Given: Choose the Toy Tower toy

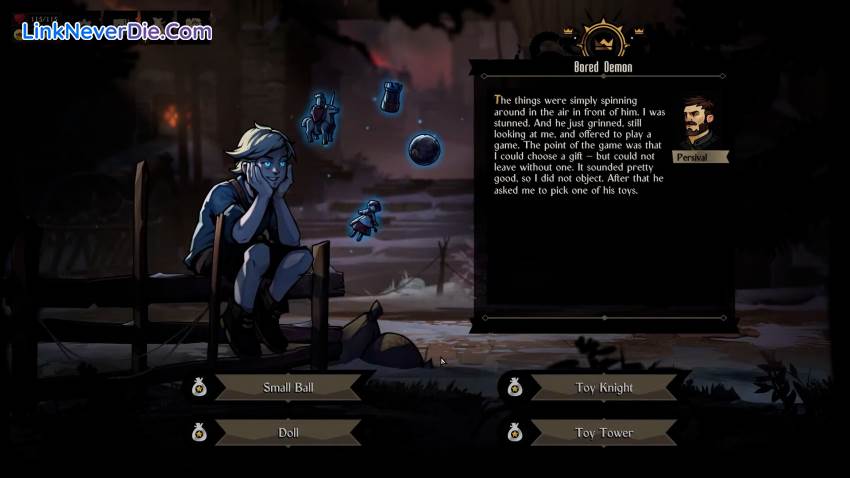Looking at the screenshot, I should (604, 433).
